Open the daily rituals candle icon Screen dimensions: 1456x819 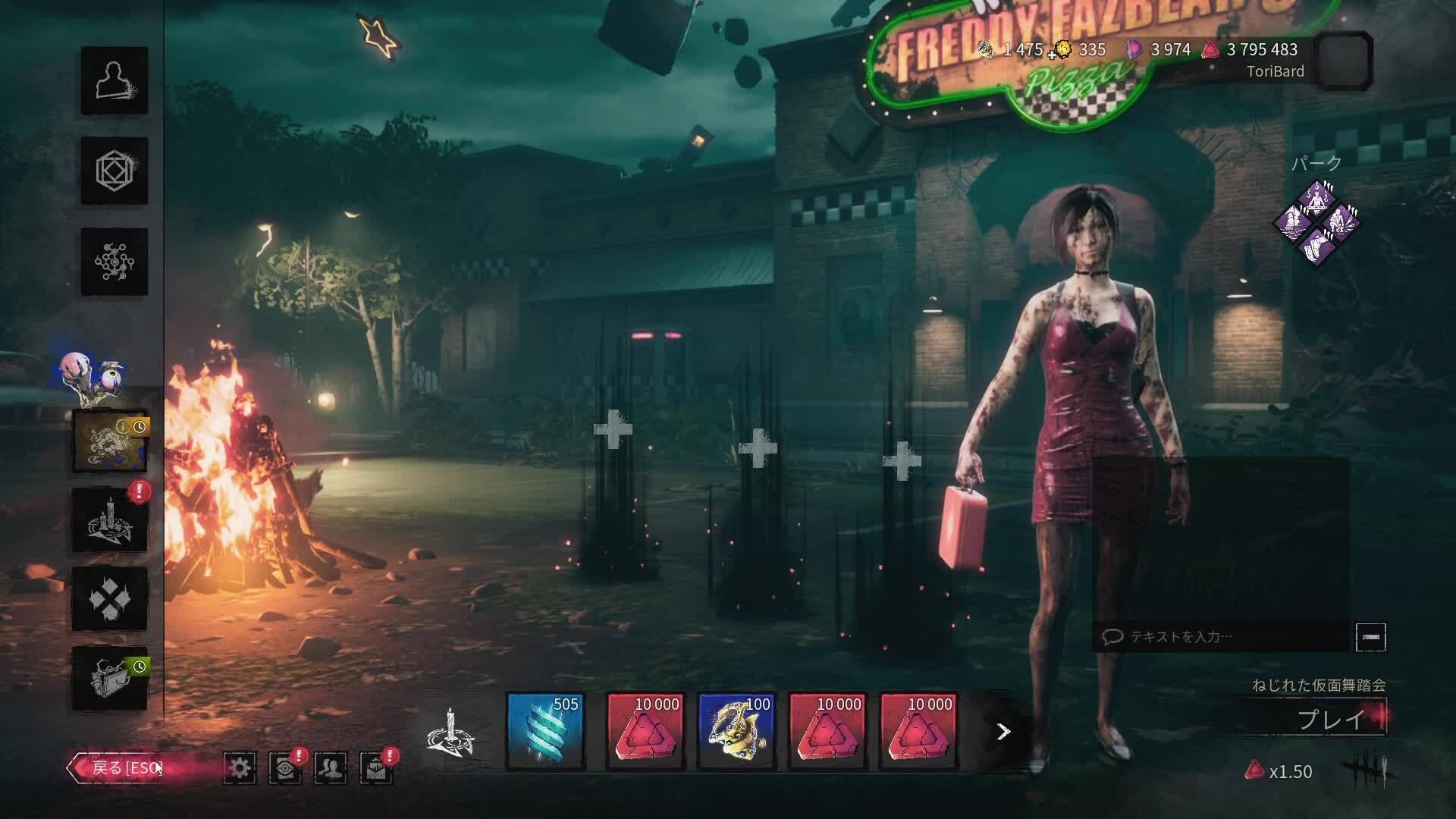click(111, 517)
